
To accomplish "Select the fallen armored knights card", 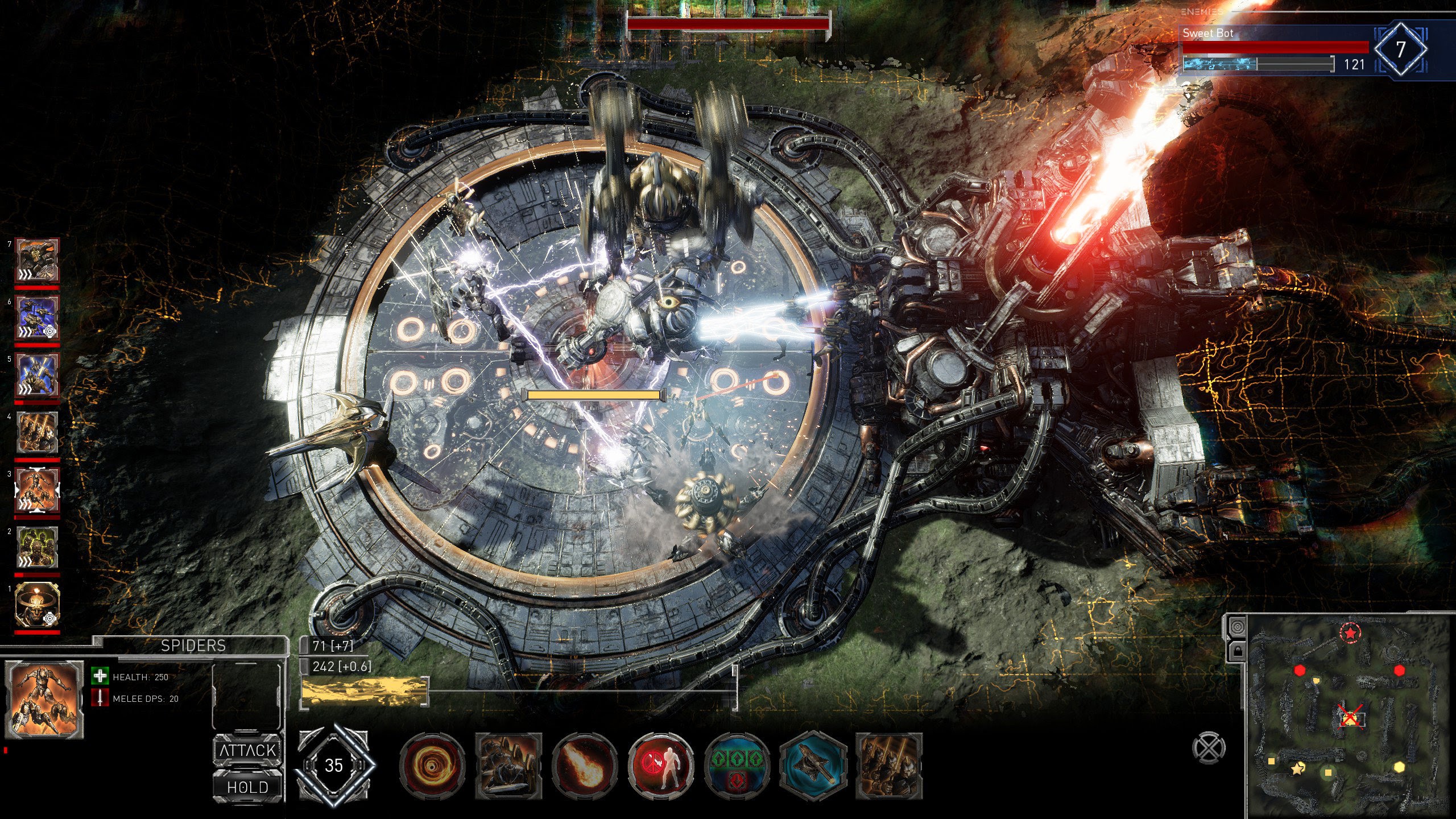I will [x=508, y=766].
